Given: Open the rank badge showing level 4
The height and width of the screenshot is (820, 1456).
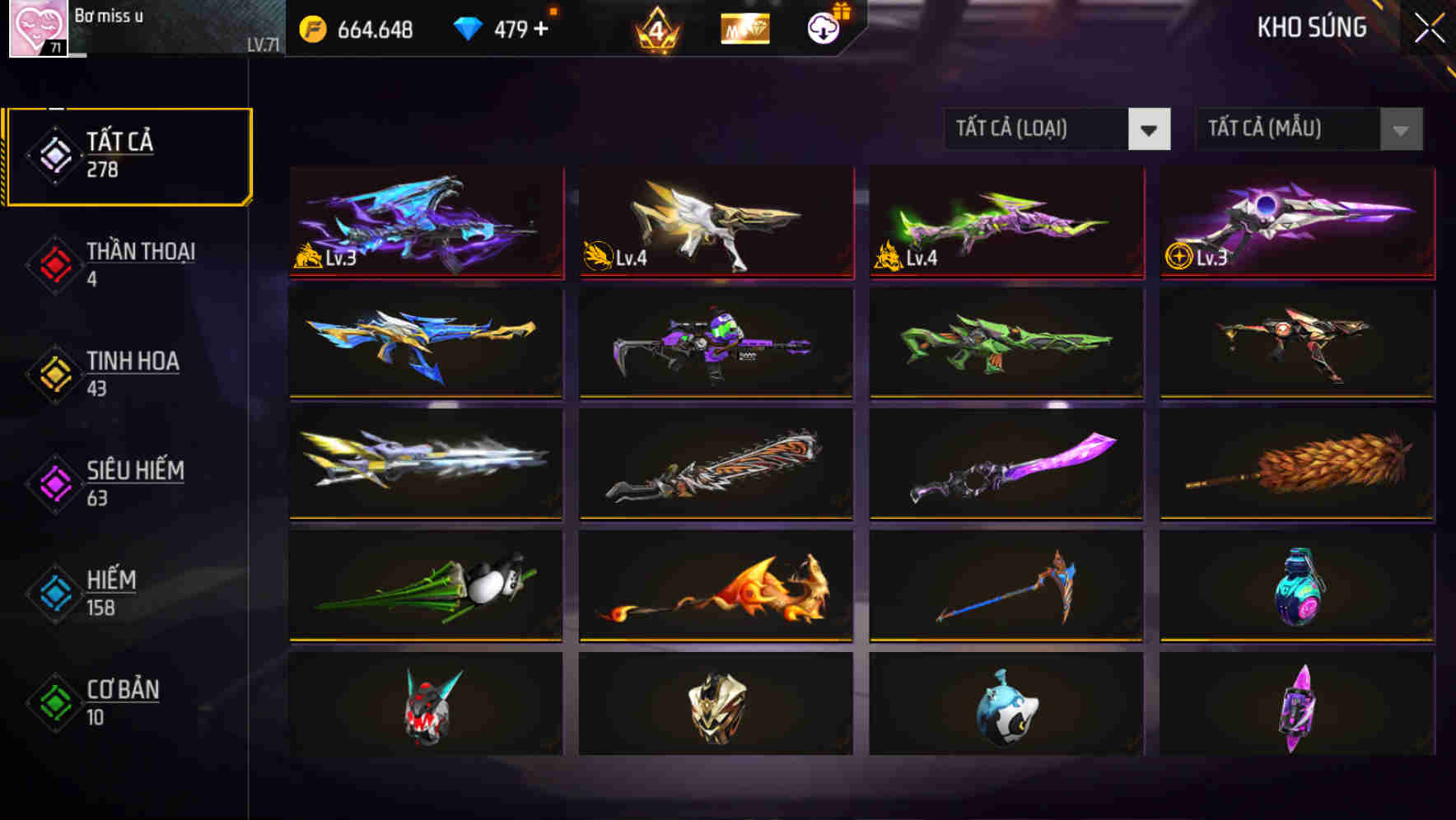Looking at the screenshot, I should [655, 27].
